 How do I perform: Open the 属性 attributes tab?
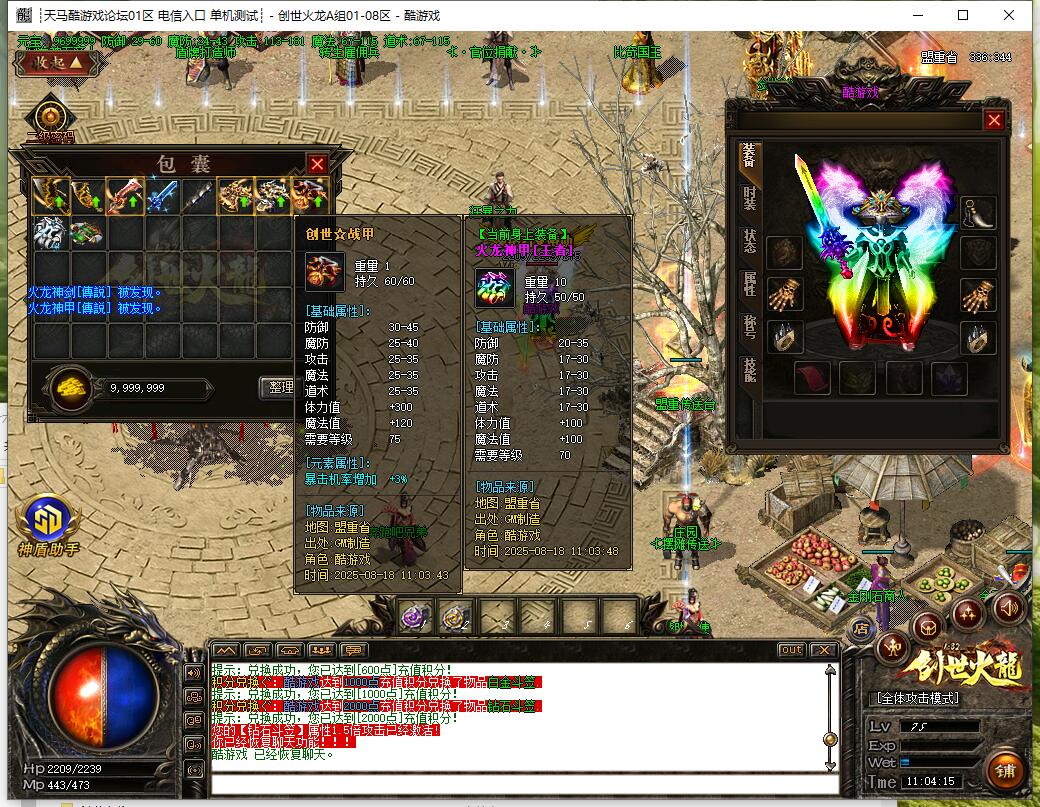pyautogui.click(x=749, y=284)
